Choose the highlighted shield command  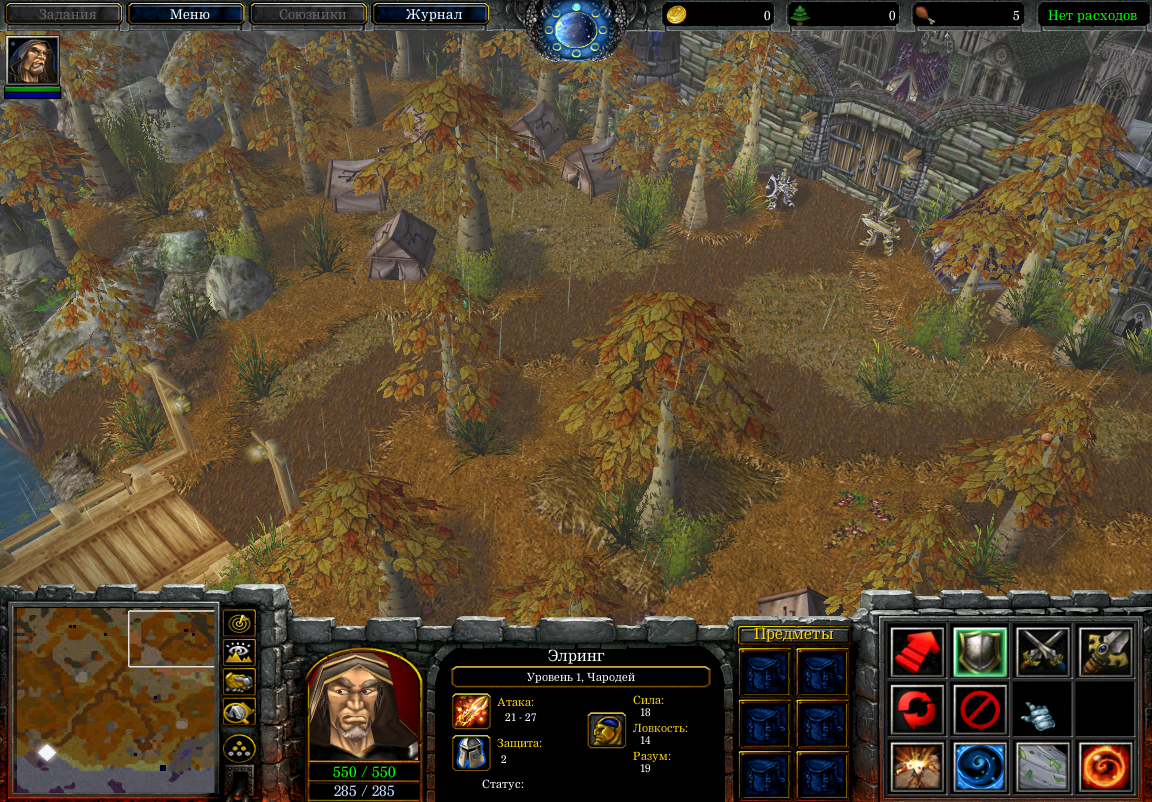tap(979, 652)
